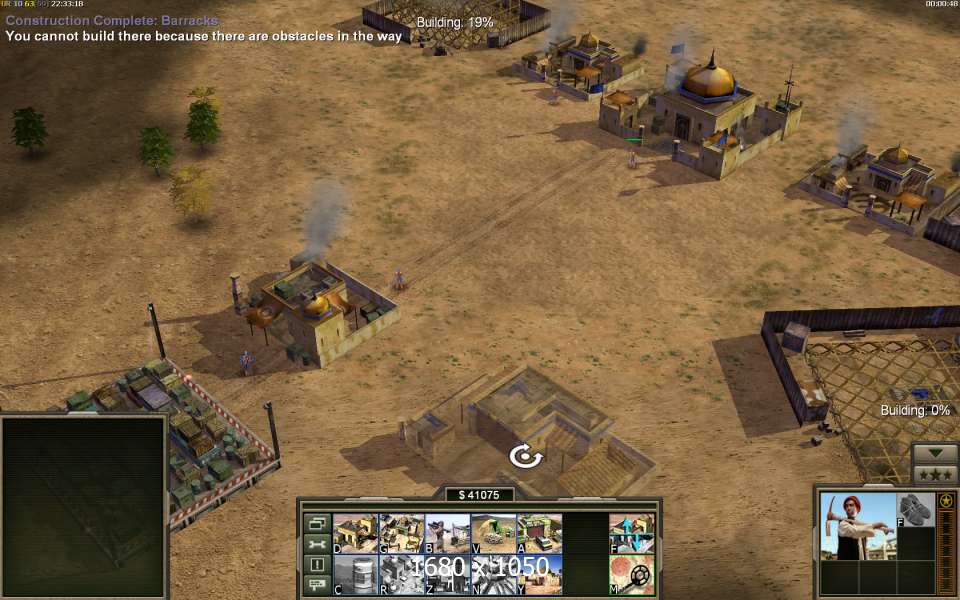Select the build icon marked D
The width and height of the screenshot is (960, 600).
(355, 533)
